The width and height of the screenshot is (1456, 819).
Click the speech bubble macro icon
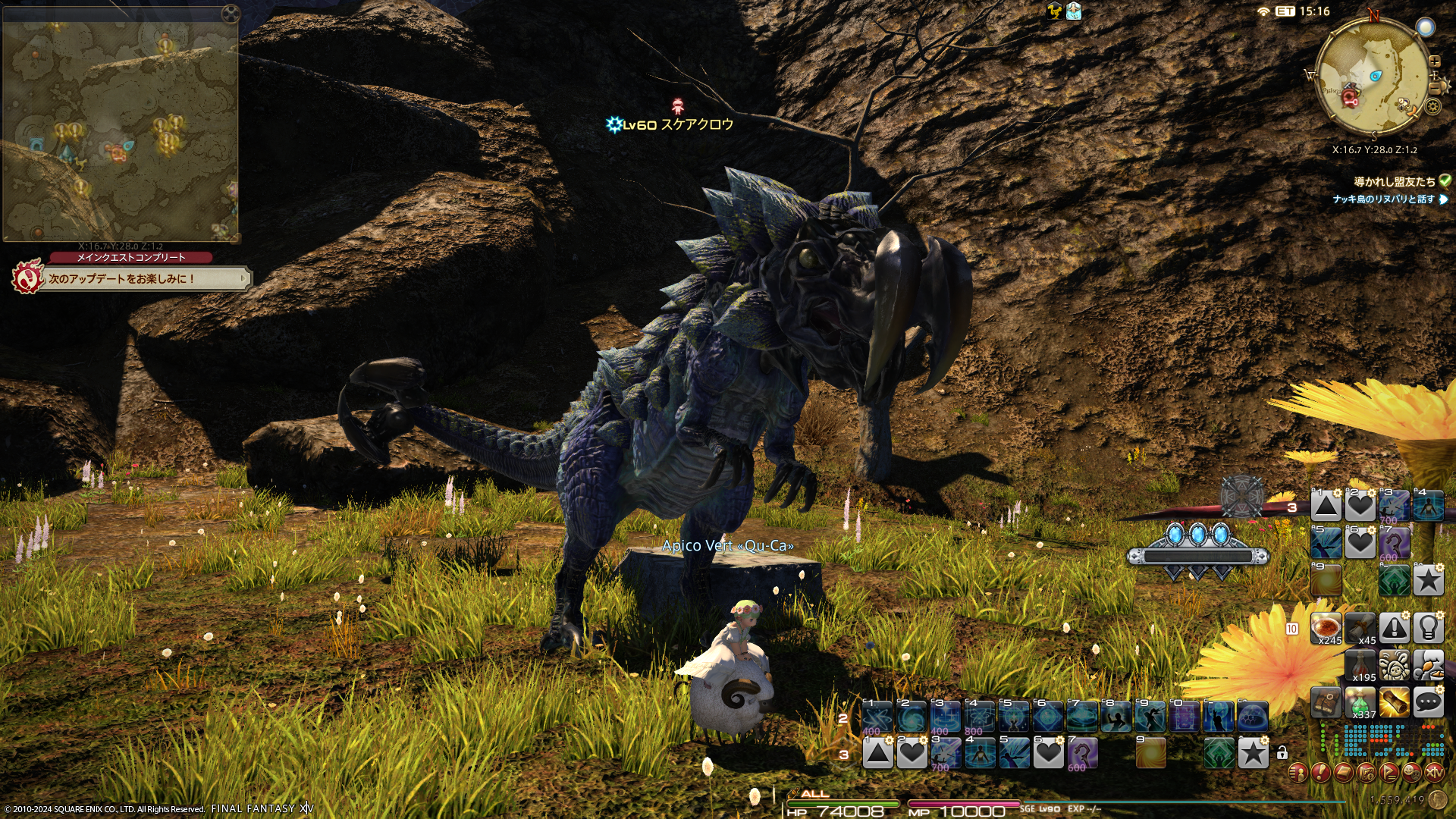pyautogui.click(x=1428, y=702)
